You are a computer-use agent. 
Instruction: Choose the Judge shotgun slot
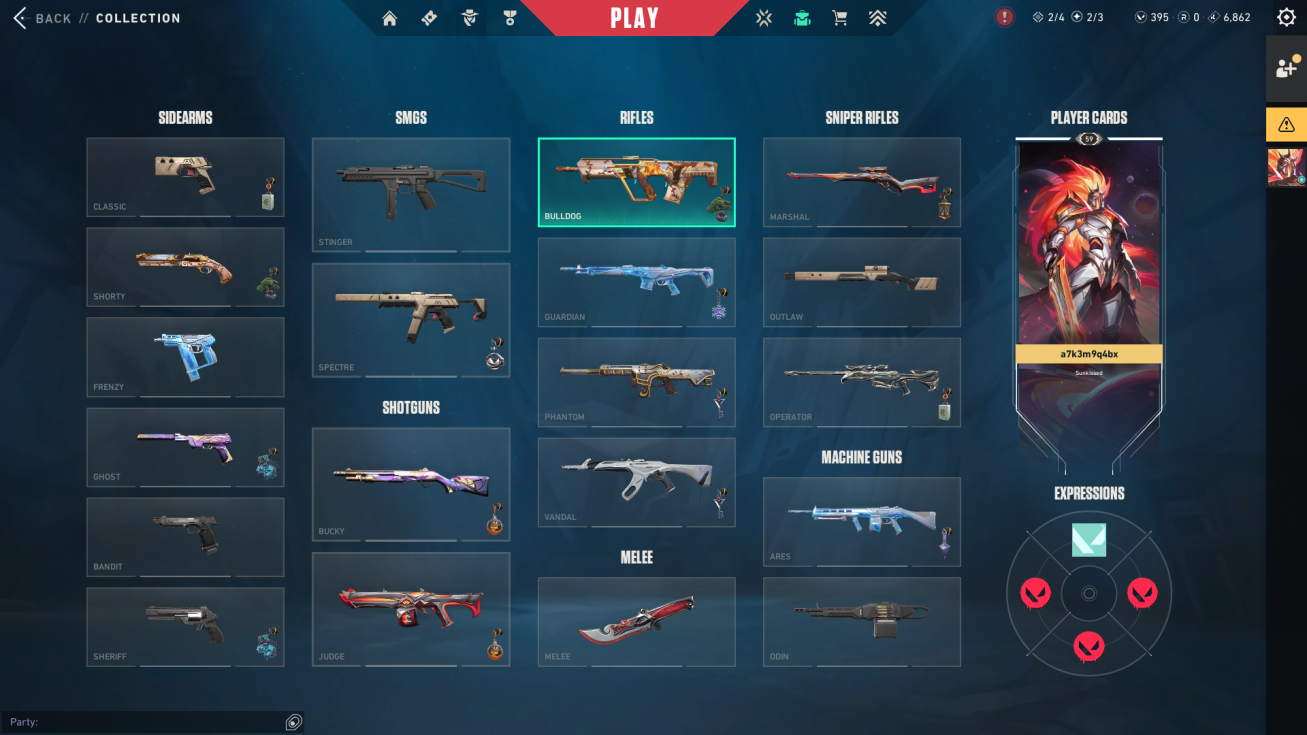pos(410,610)
